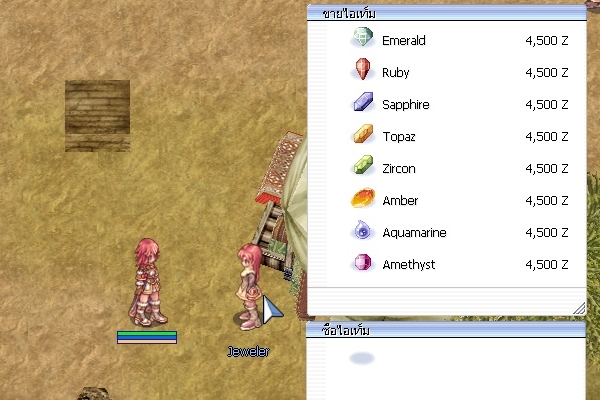
Task: Select the Topaz shop entry
Action: (398, 137)
